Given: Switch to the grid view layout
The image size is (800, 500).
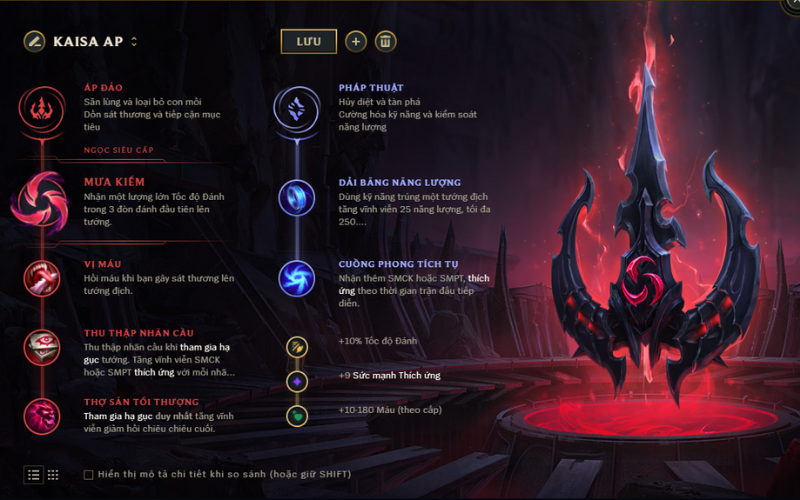Looking at the screenshot, I should pos(53,474).
